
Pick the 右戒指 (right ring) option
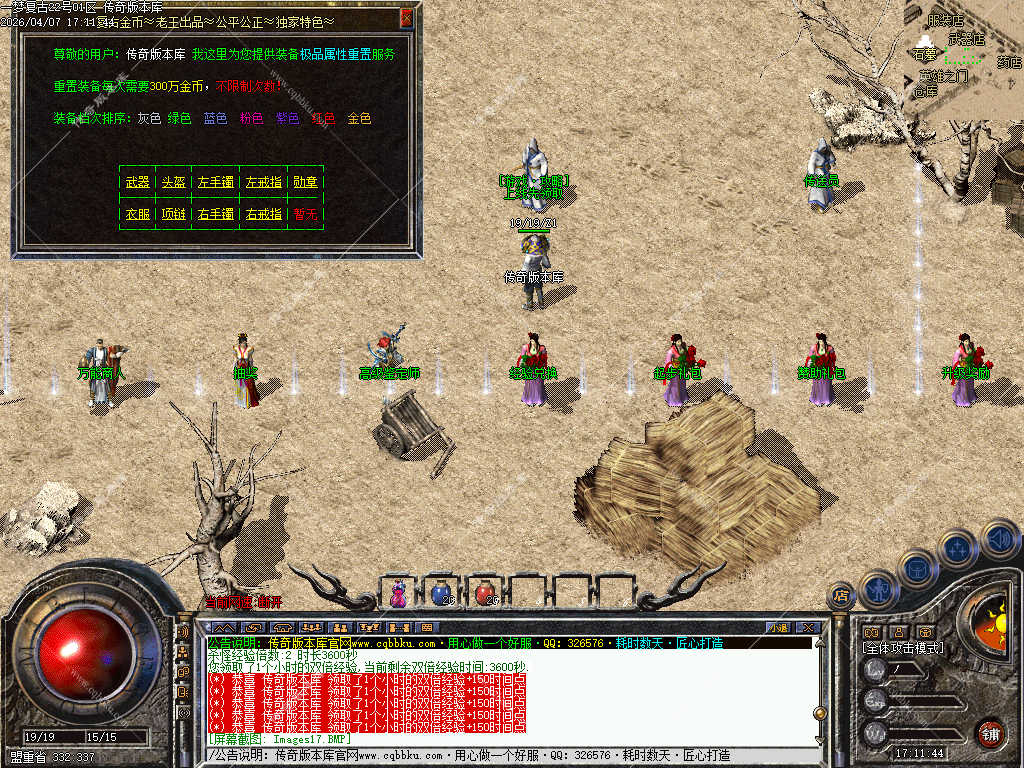[x=264, y=214]
